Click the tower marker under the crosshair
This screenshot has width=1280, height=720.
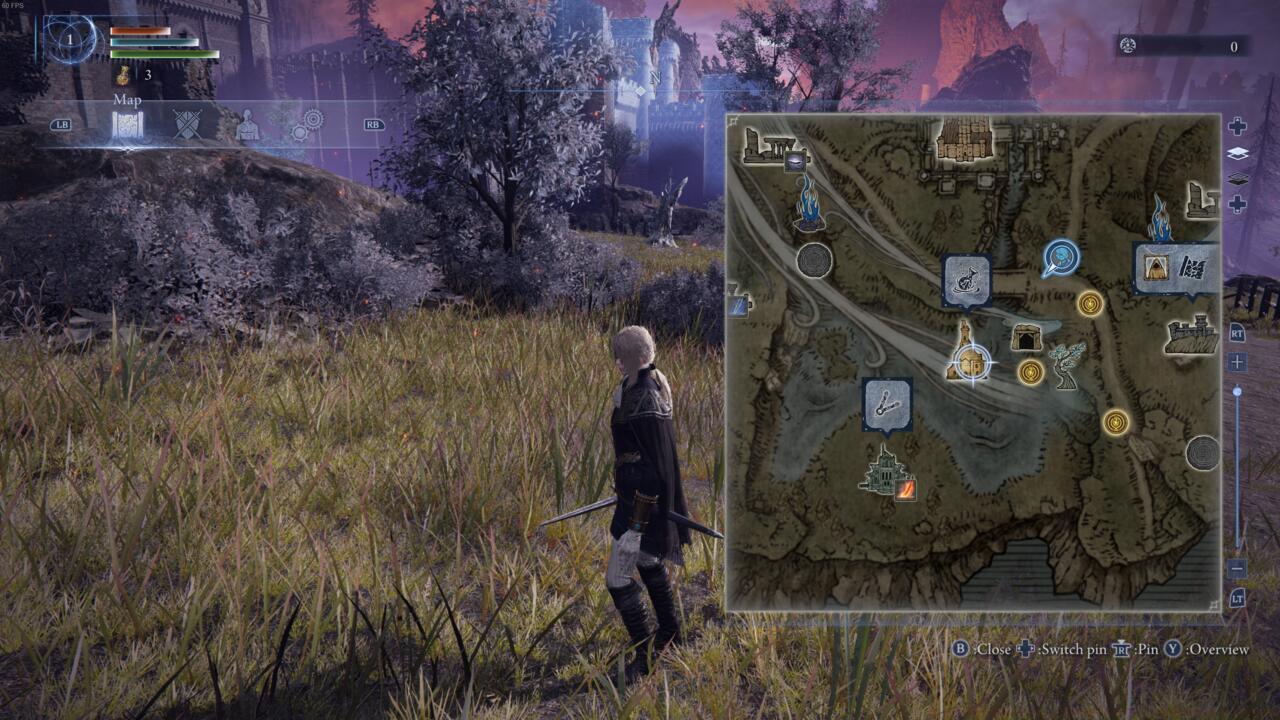coord(965,352)
